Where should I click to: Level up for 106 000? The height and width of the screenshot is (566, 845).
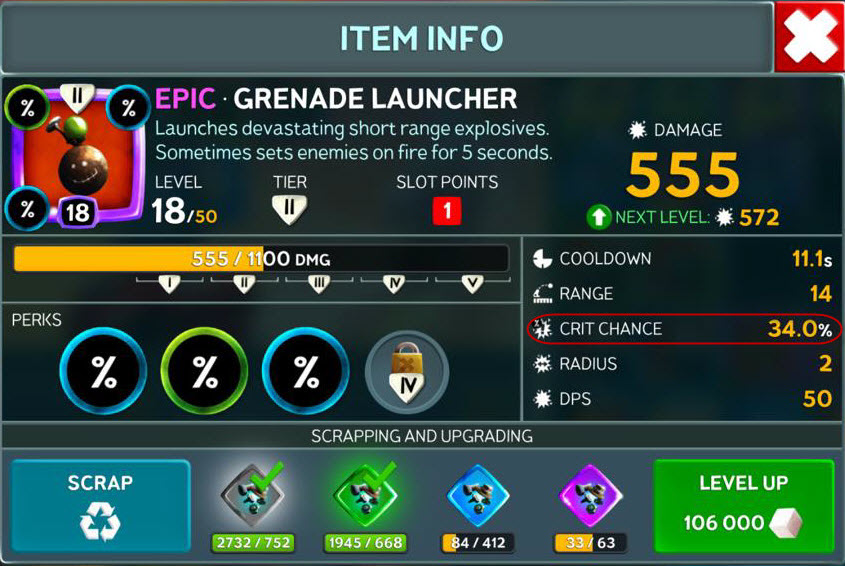click(x=742, y=505)
